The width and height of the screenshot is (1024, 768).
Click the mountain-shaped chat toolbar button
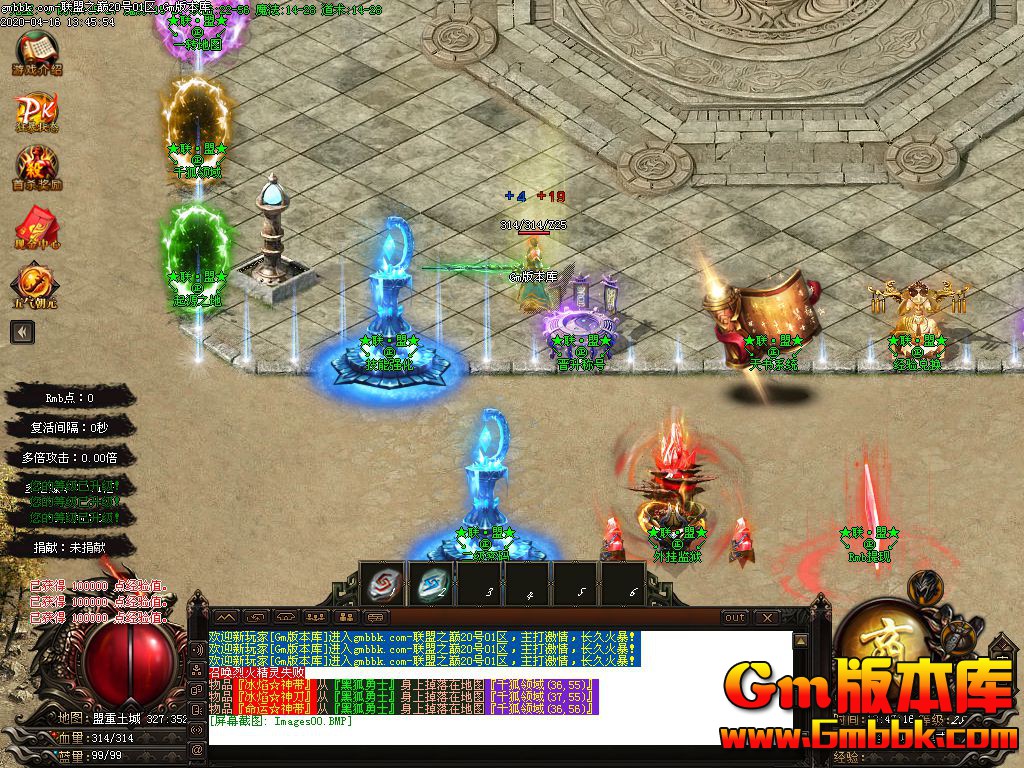pyautogui.click(x=226, y=617)
